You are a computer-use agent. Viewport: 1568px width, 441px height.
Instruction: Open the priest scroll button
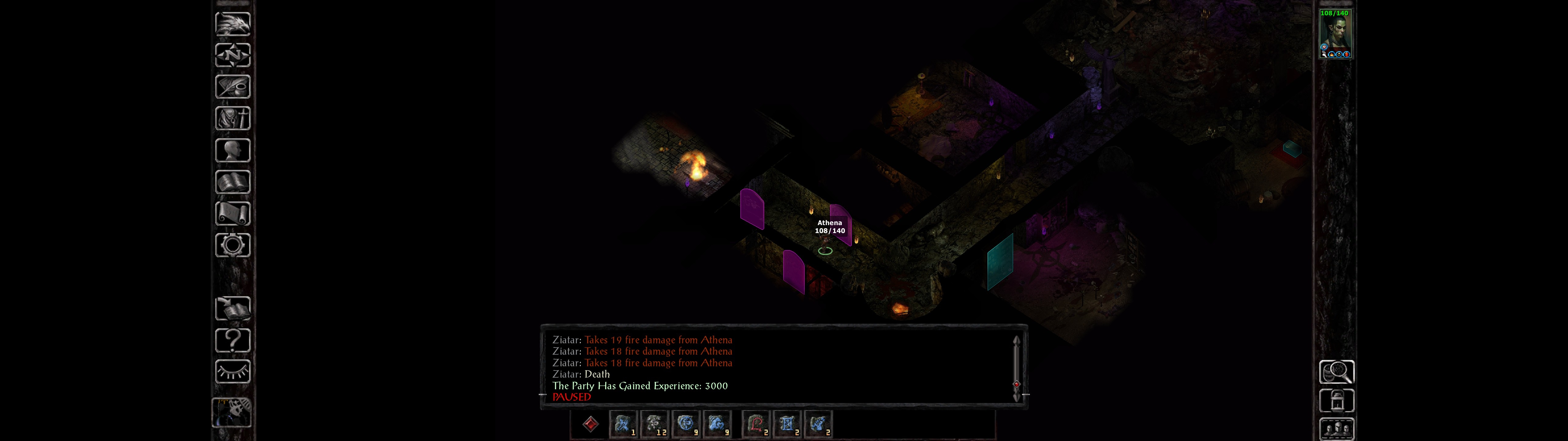(x=232, y=214)
